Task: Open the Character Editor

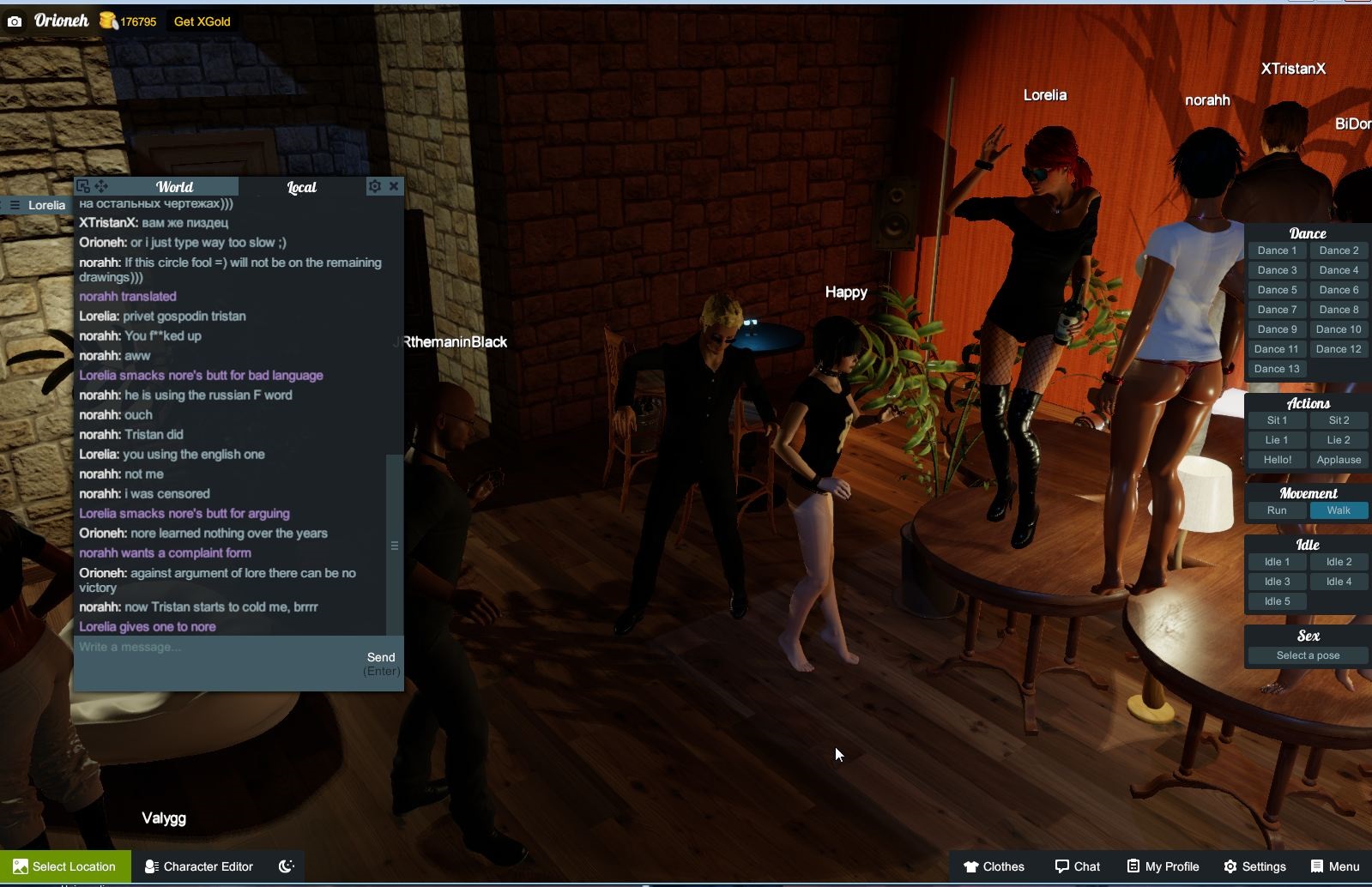Action: [197, 866]
